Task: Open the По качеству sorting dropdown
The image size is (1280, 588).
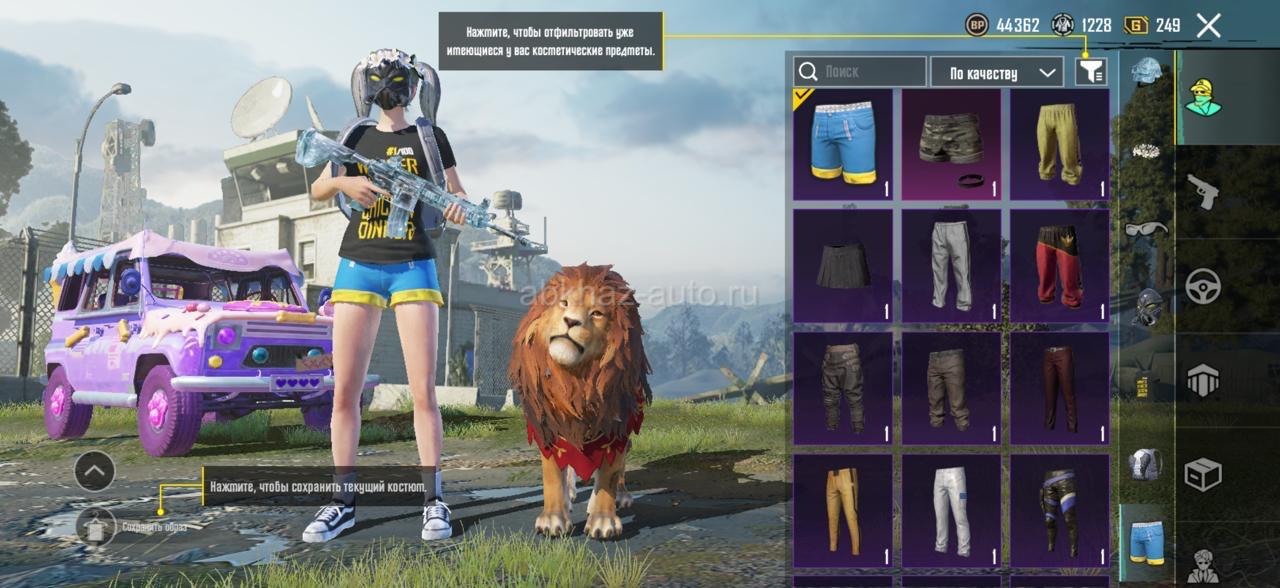Action: click(x=997, y=72)
